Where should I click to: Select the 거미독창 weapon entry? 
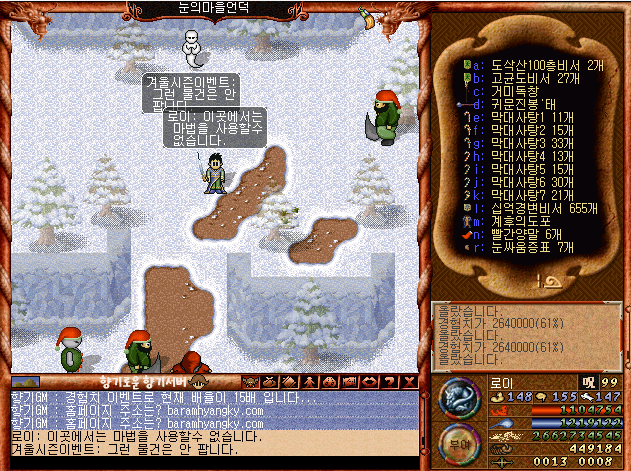515,89
